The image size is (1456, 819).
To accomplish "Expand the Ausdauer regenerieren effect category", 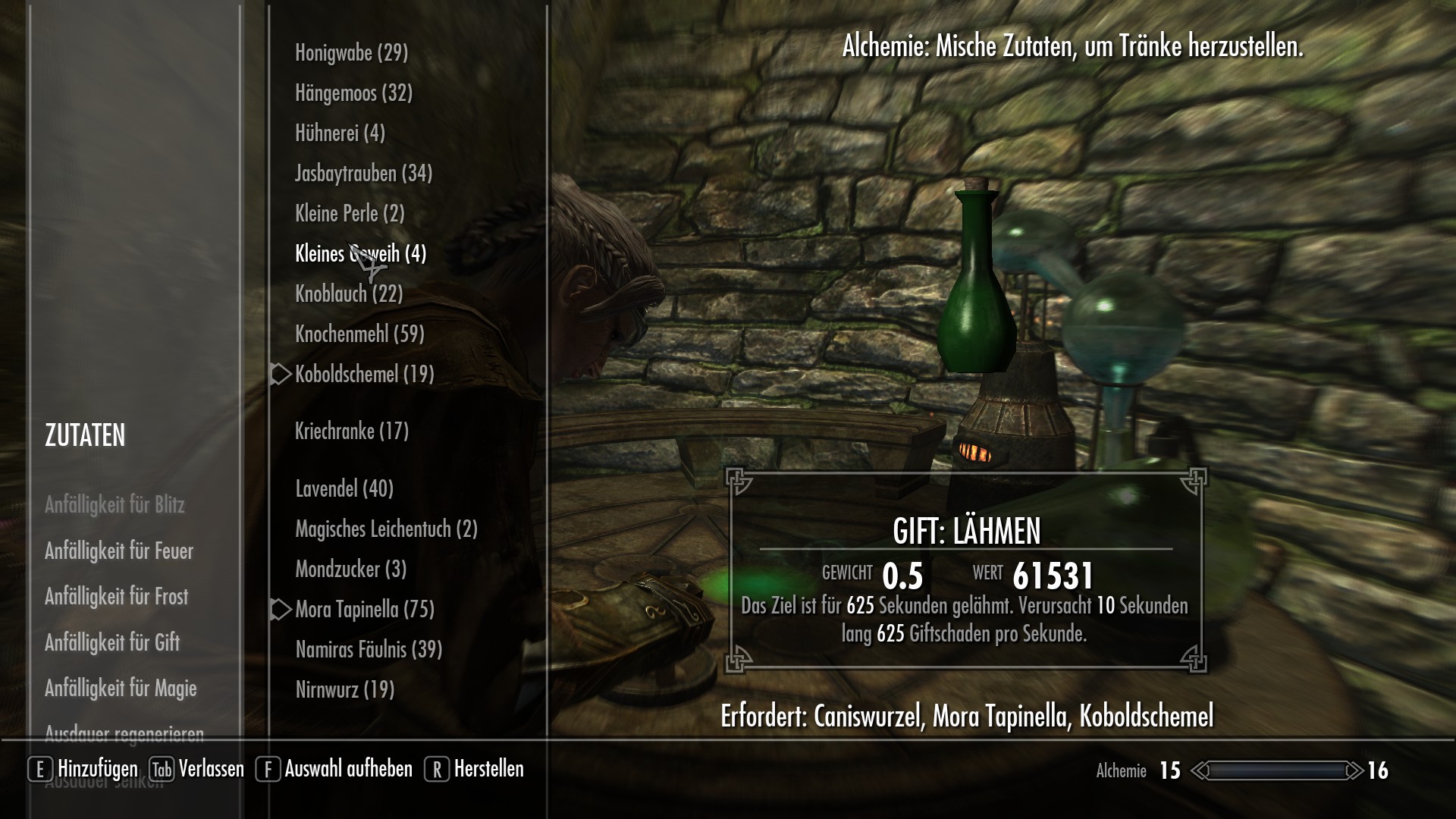I will coord(125,733).
